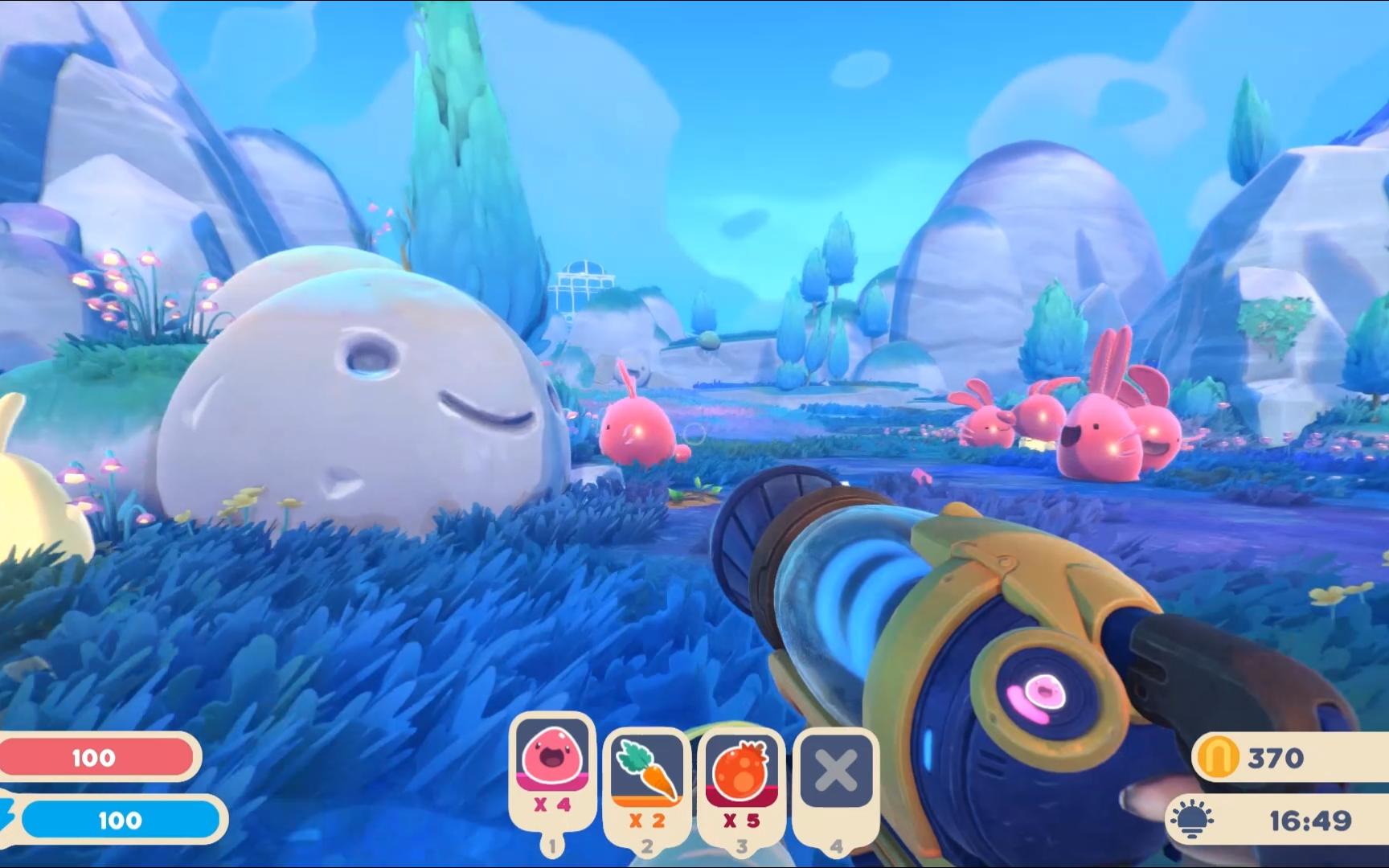
Task: Choose the carrot slot in the hotbar
Action: pyautogui.click(x=647, y=772)
